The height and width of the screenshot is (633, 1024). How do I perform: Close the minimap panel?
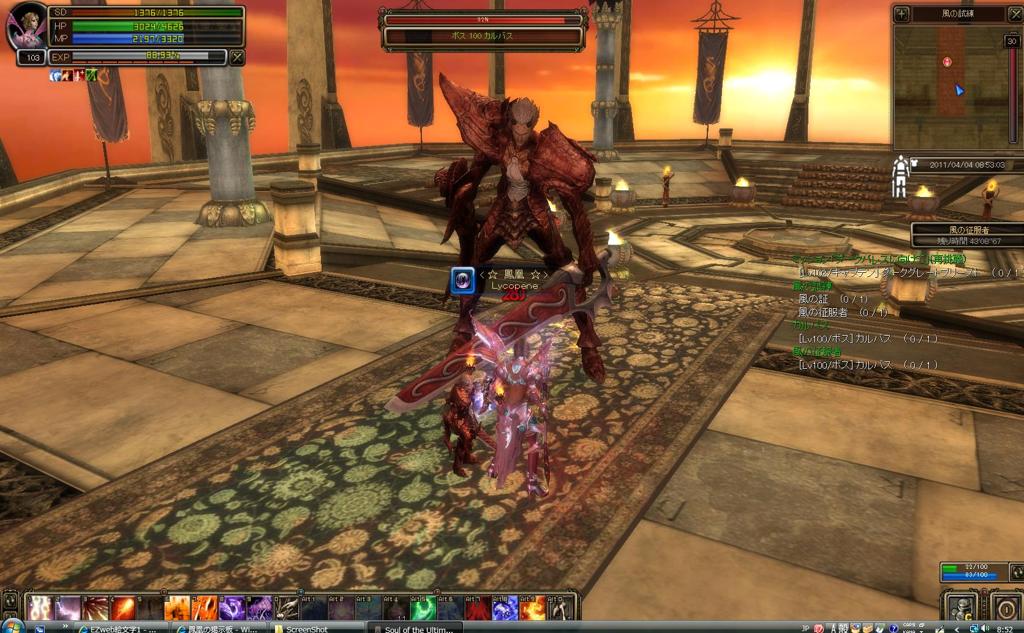(x=1014, y=14)
